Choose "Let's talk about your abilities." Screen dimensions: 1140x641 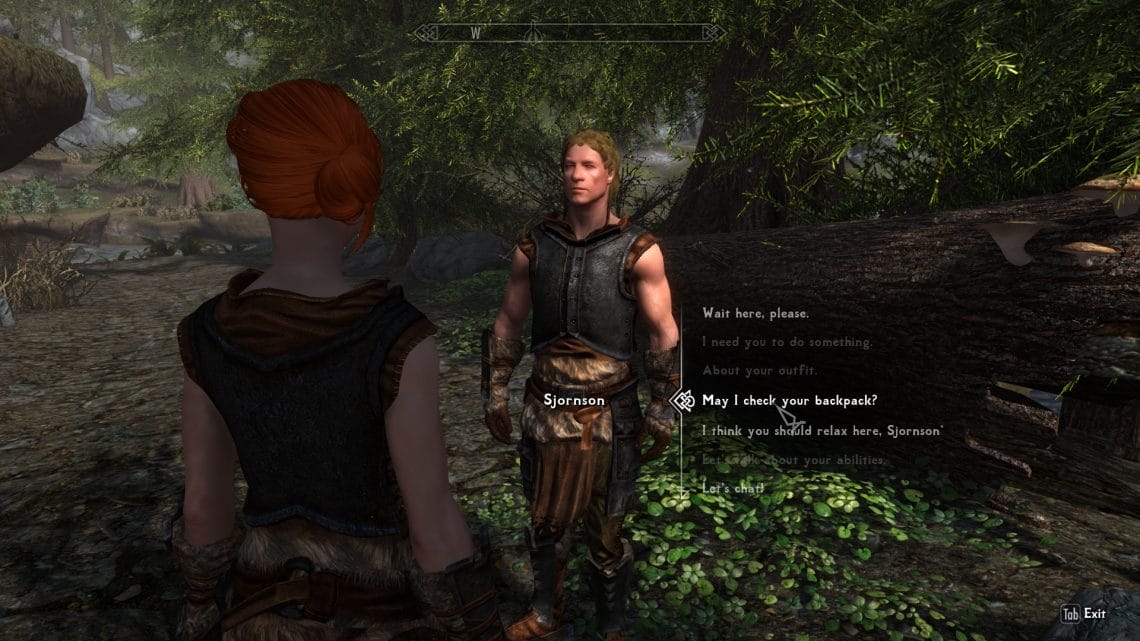(x=794, y=460)
